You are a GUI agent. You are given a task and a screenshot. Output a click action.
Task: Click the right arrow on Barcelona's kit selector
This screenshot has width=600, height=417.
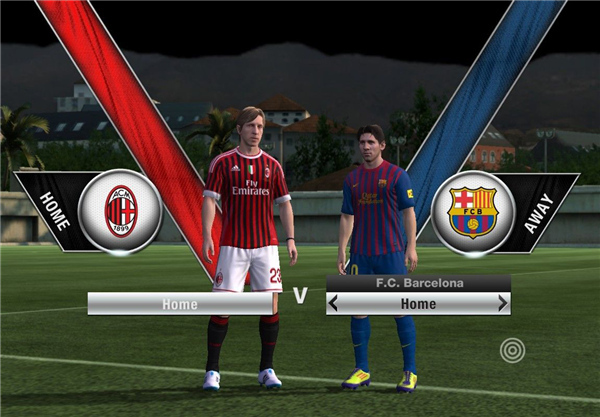point(503,303)
